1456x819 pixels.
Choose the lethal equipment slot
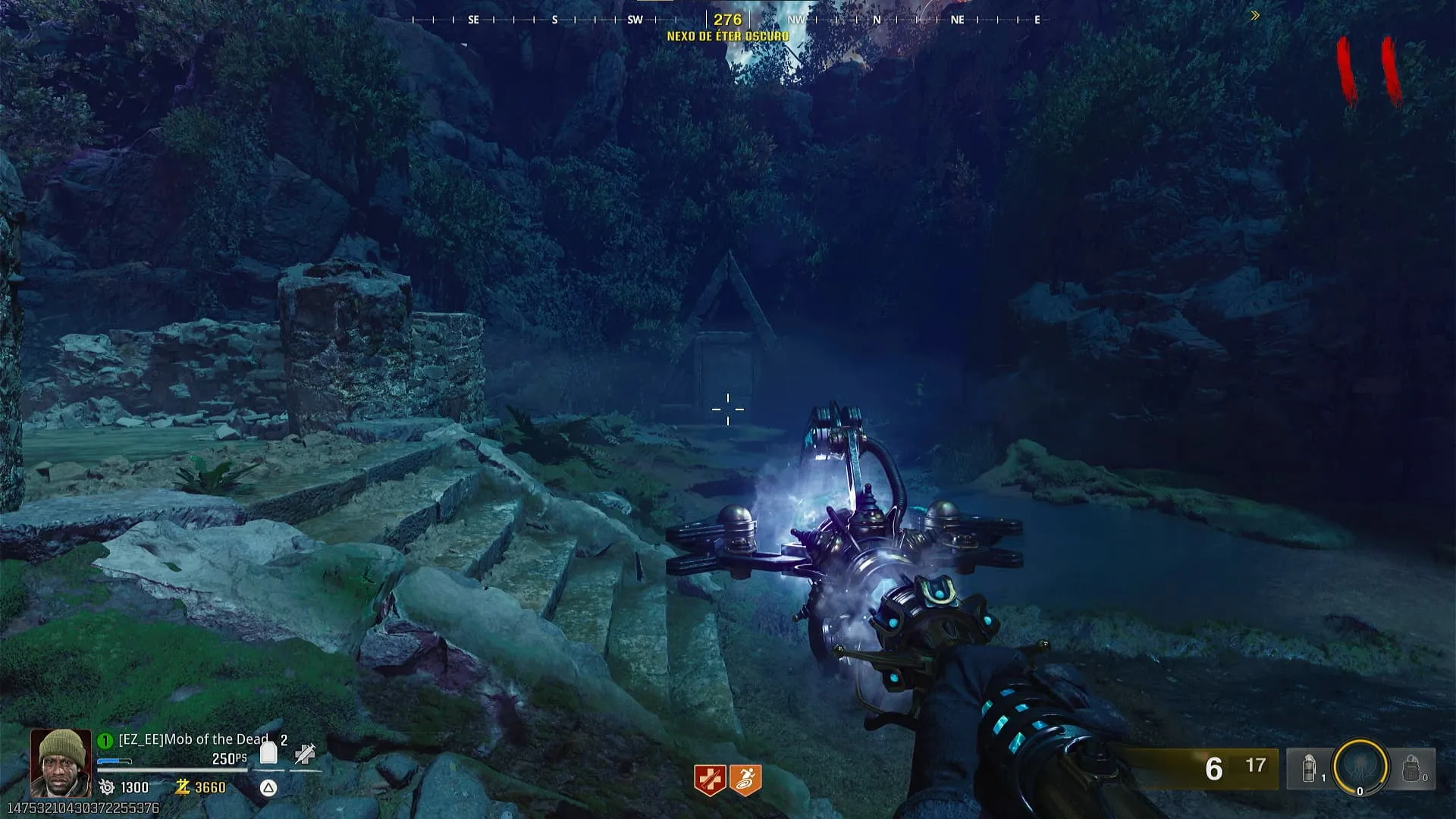tap(1412, 769)
